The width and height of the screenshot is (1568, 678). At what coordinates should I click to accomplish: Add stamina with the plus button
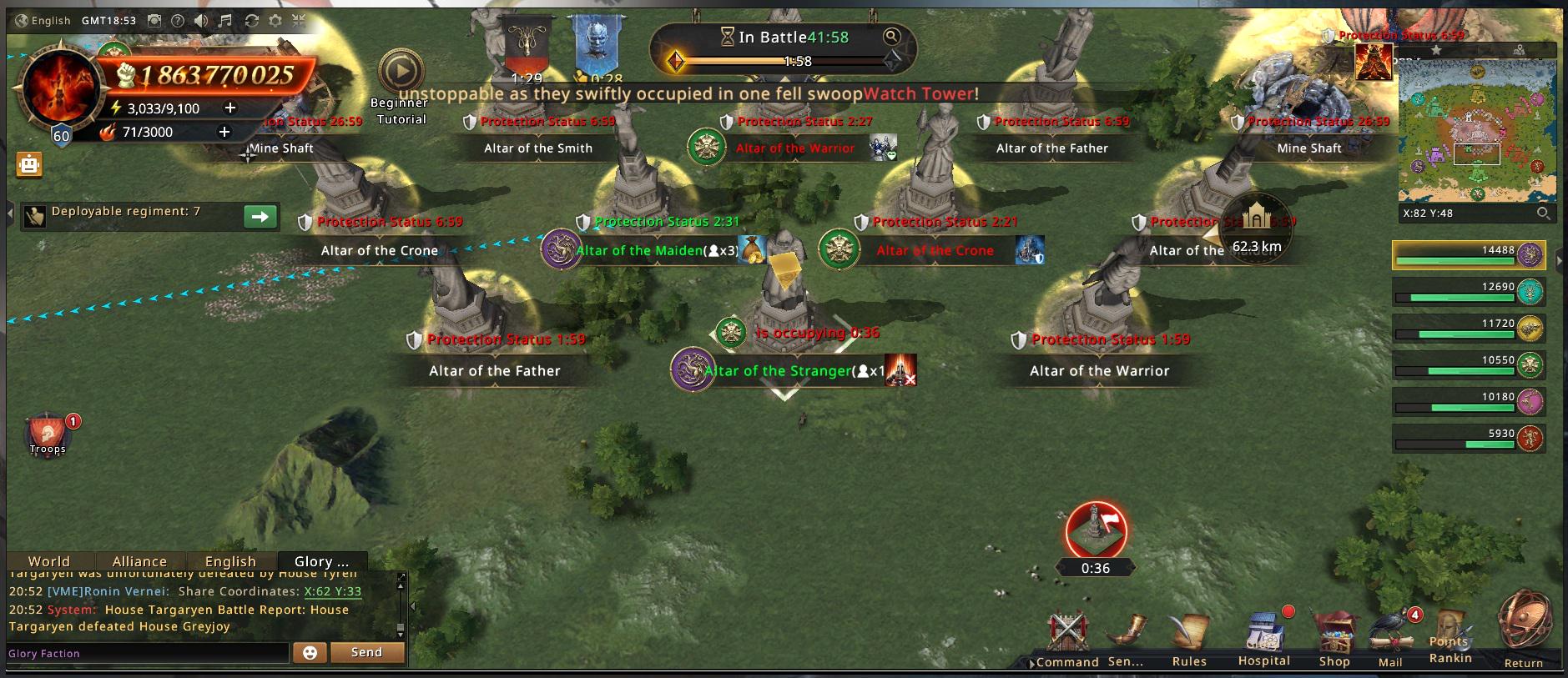coord(230,108)
